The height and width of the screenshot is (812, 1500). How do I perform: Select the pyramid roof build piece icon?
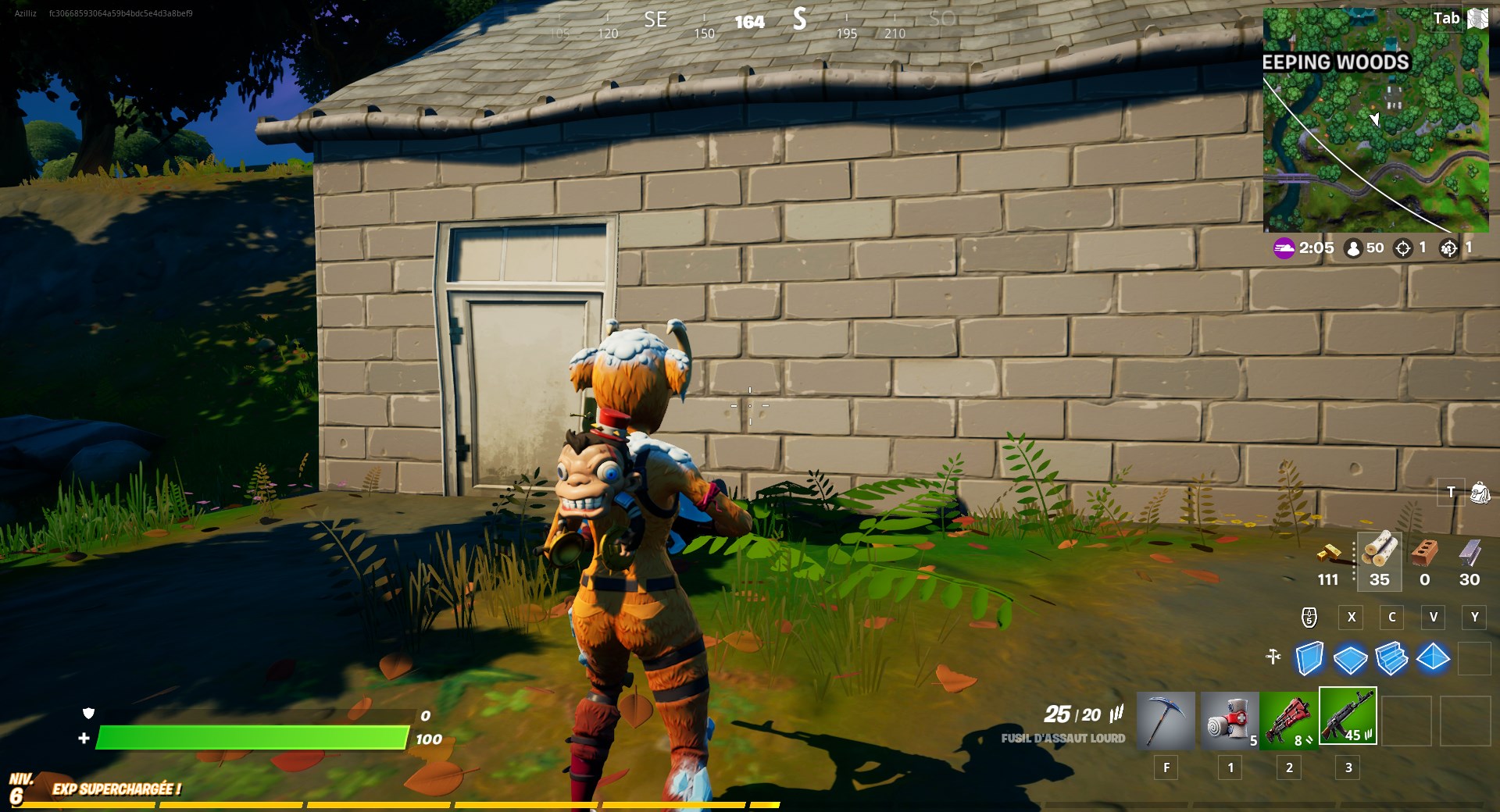click(1434, 660)
